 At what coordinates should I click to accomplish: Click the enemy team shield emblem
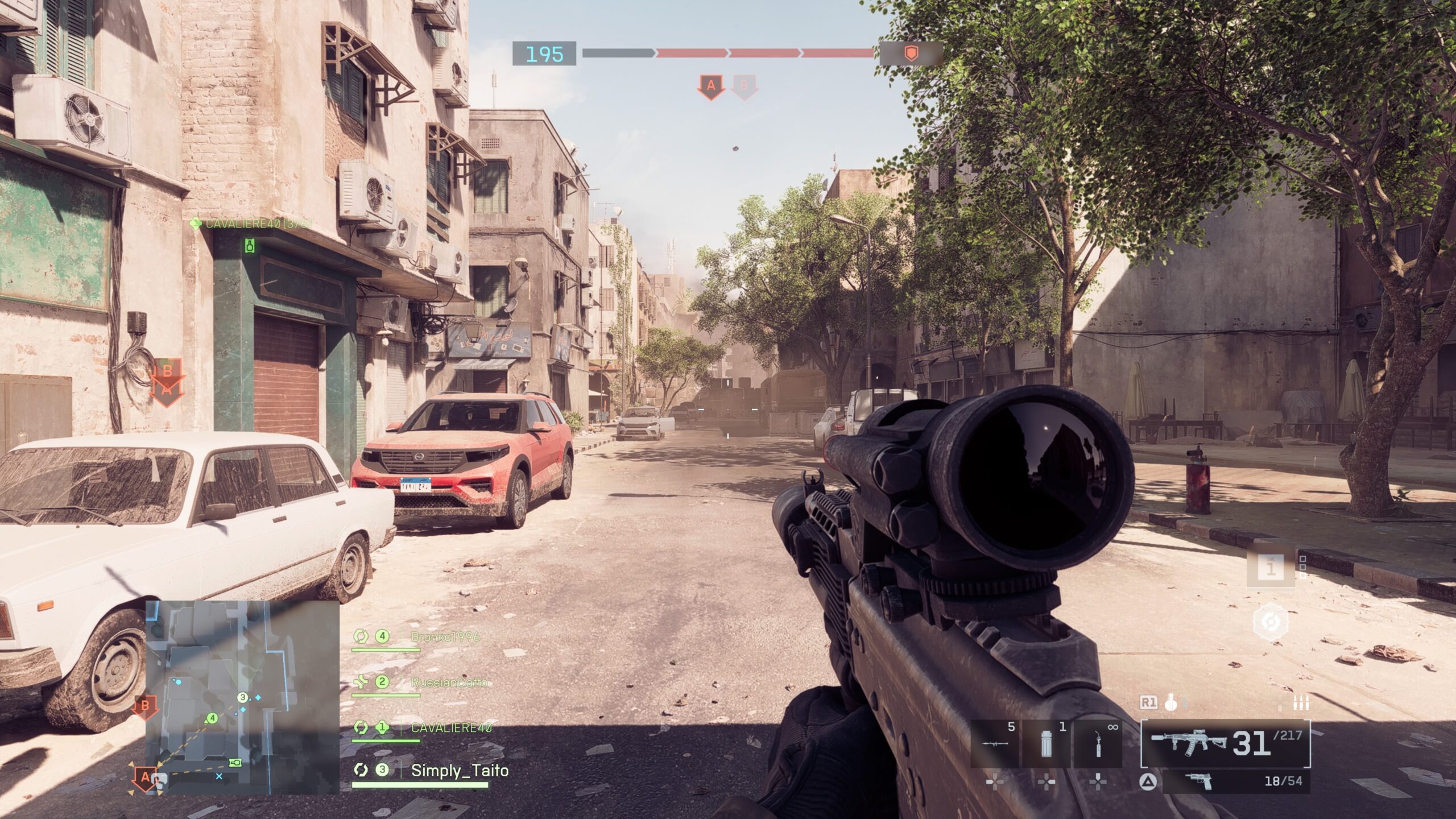(911, 53)
